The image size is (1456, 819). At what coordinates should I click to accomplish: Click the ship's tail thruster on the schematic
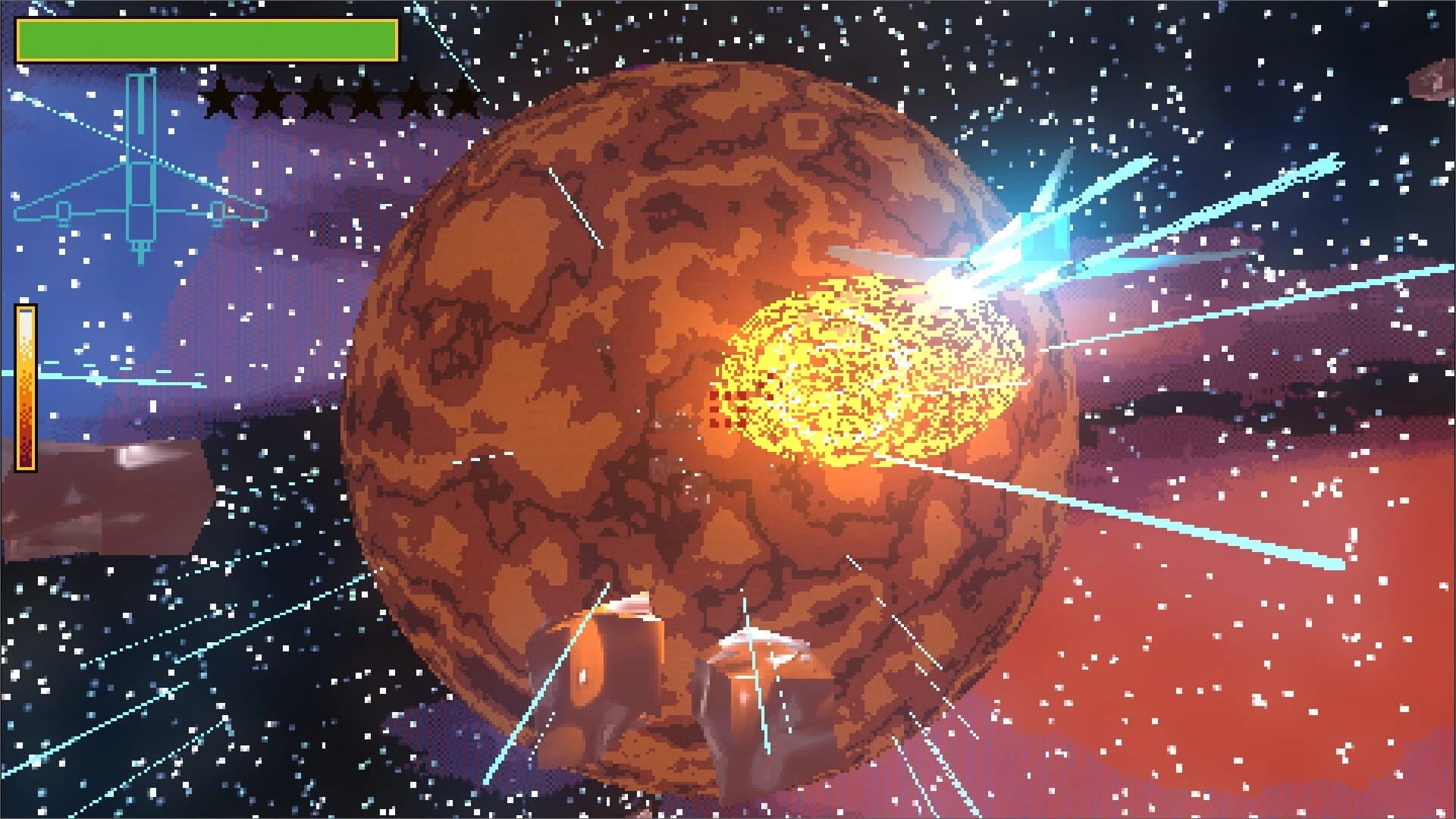[140, 246]
